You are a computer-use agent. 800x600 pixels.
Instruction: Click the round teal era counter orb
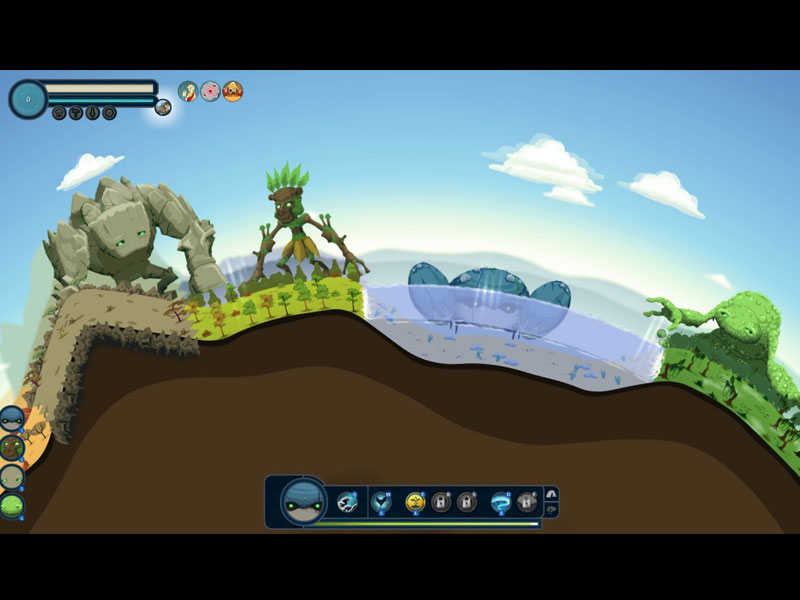[x=28, y=99]
